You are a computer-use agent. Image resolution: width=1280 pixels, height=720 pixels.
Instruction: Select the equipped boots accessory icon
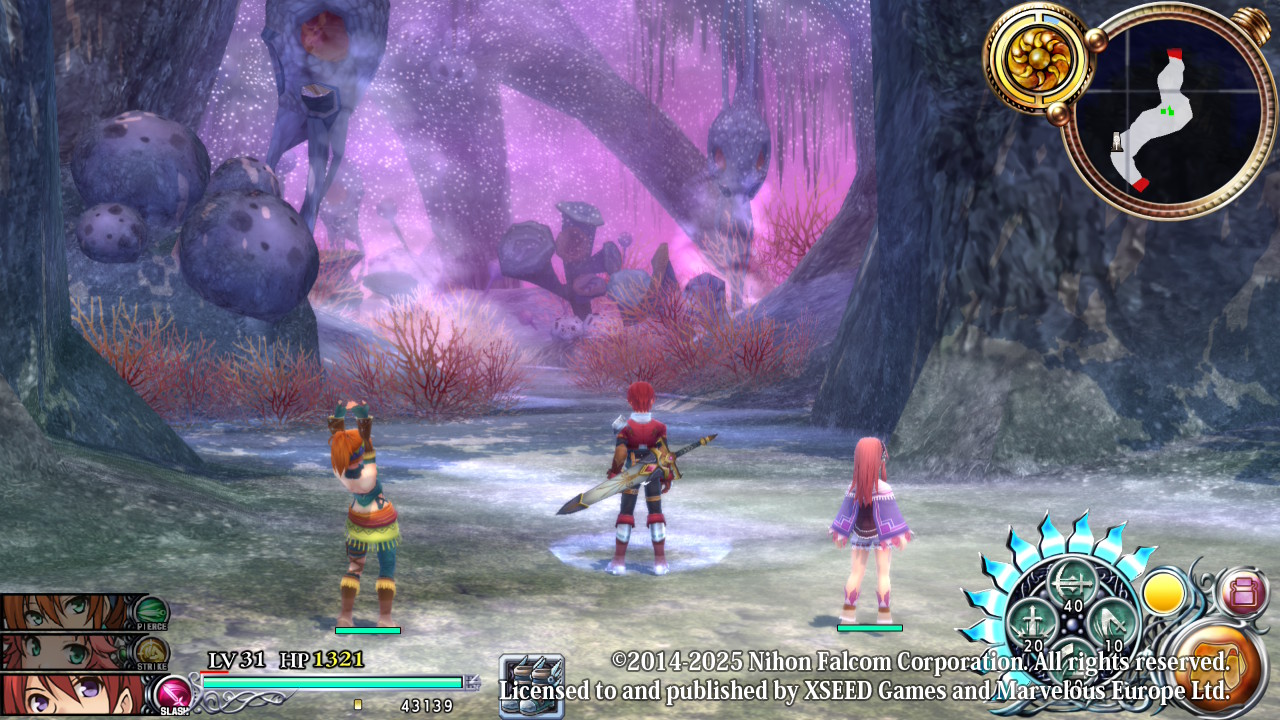tap(532, 685)
